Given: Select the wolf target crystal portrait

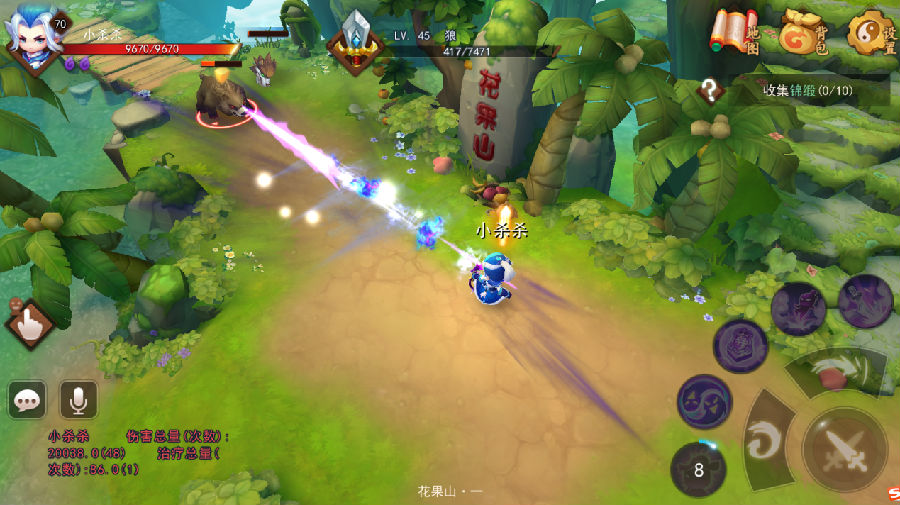Looking at the screenshot, I should click(356, 42).
